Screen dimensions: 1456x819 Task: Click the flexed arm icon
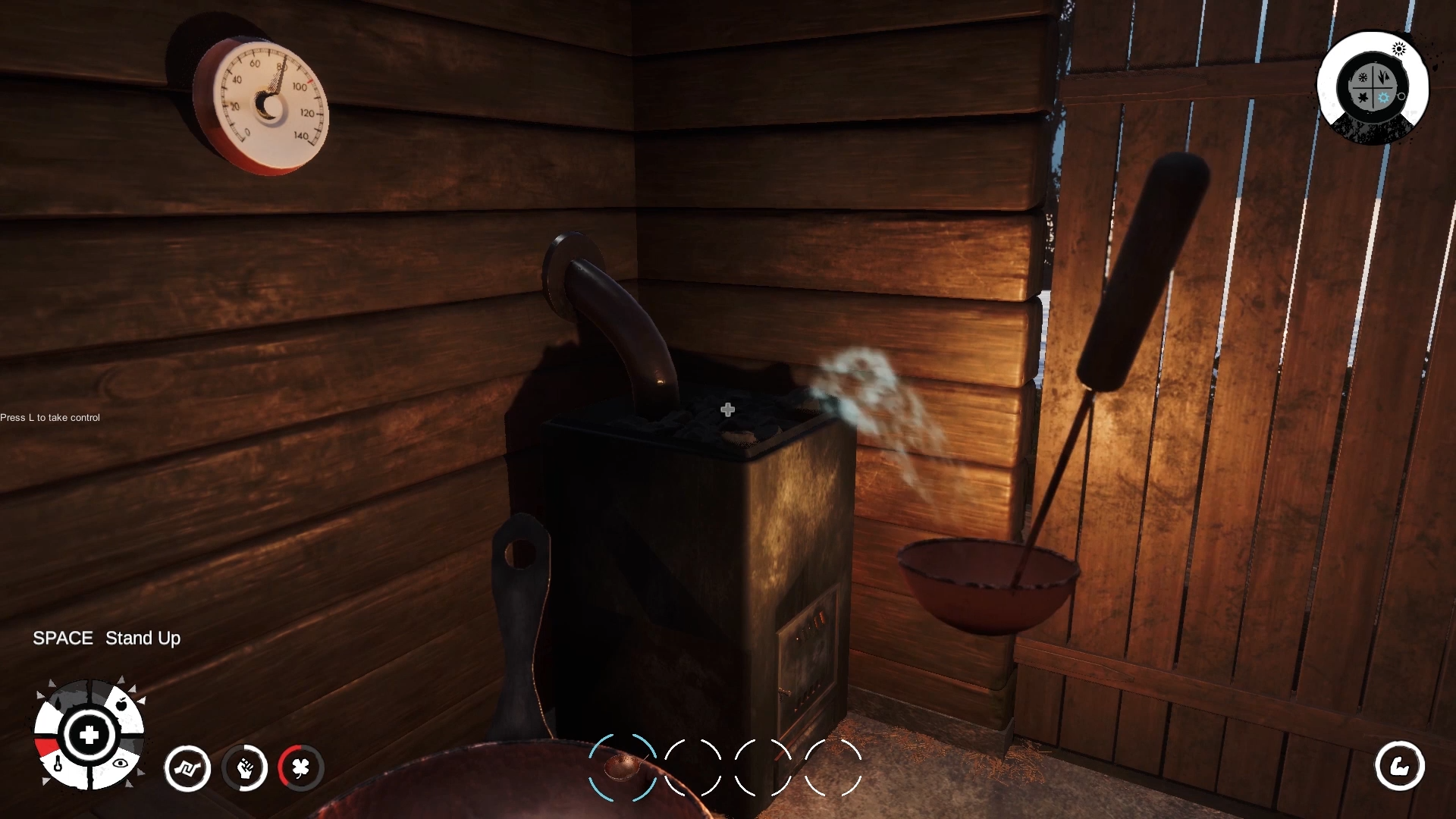[1399, 766]
